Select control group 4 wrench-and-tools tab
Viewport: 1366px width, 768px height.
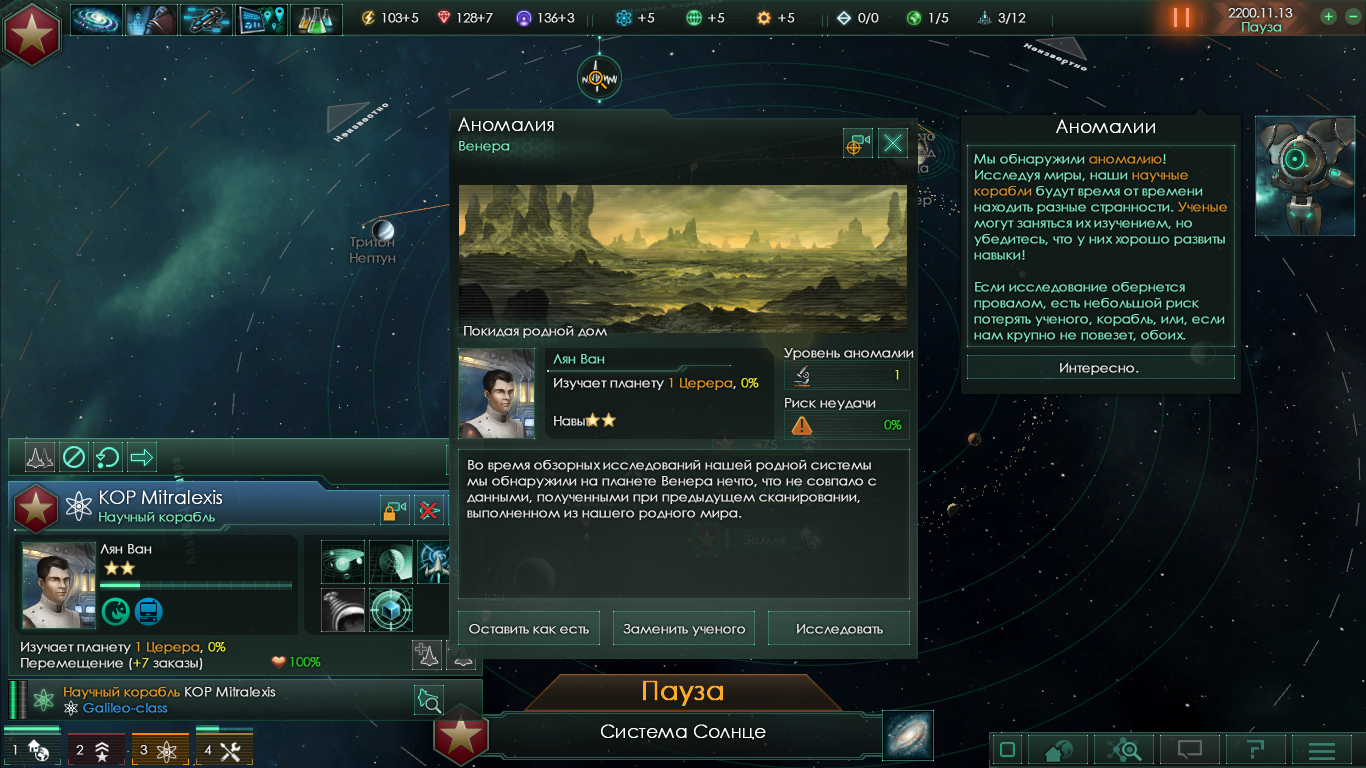[x=224, y=750]
